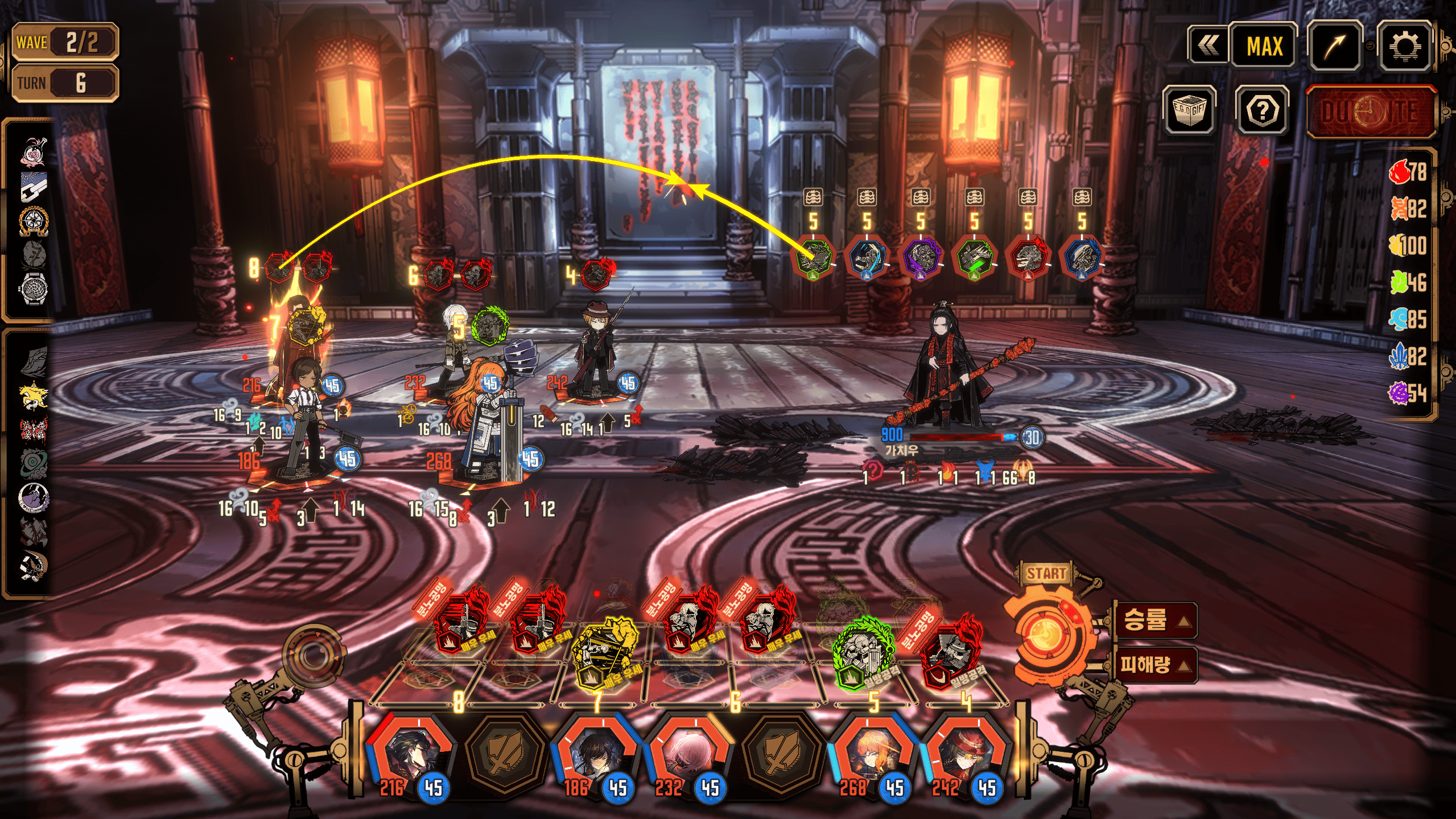Open the settings gear menu
1456x819 pixels.
click(1404, 46)
